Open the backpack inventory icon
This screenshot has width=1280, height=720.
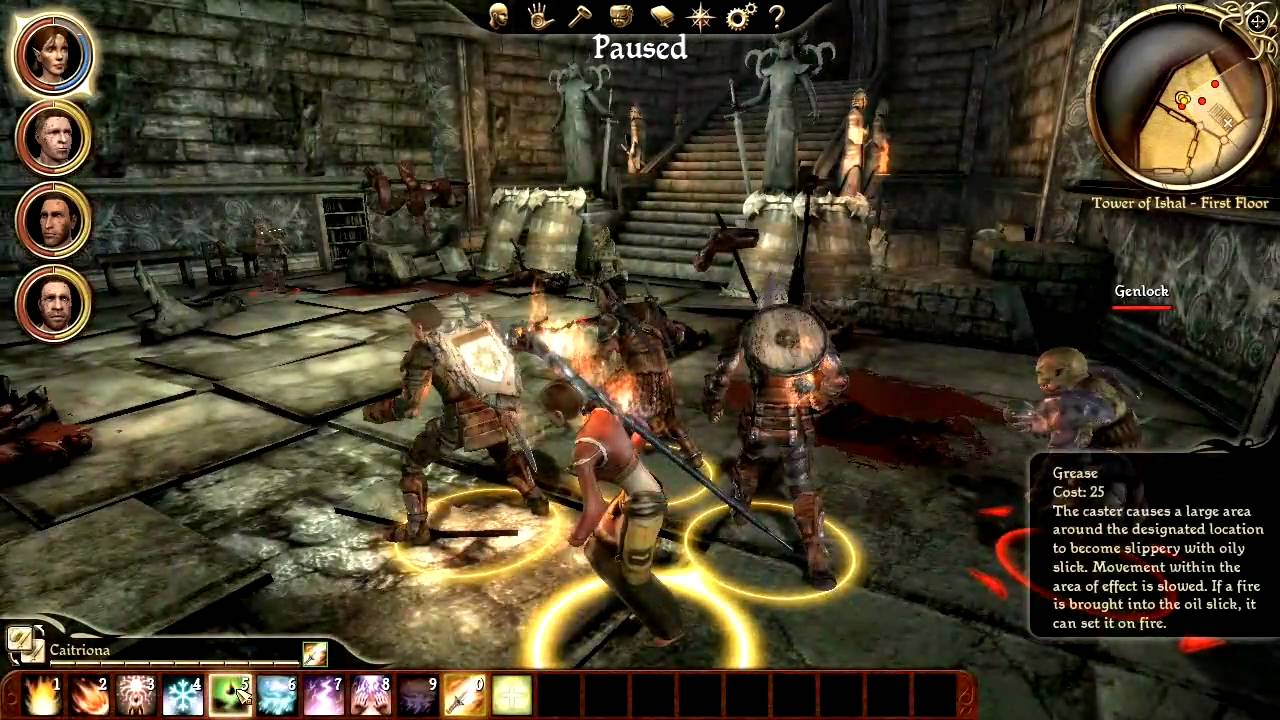(619, 17)
